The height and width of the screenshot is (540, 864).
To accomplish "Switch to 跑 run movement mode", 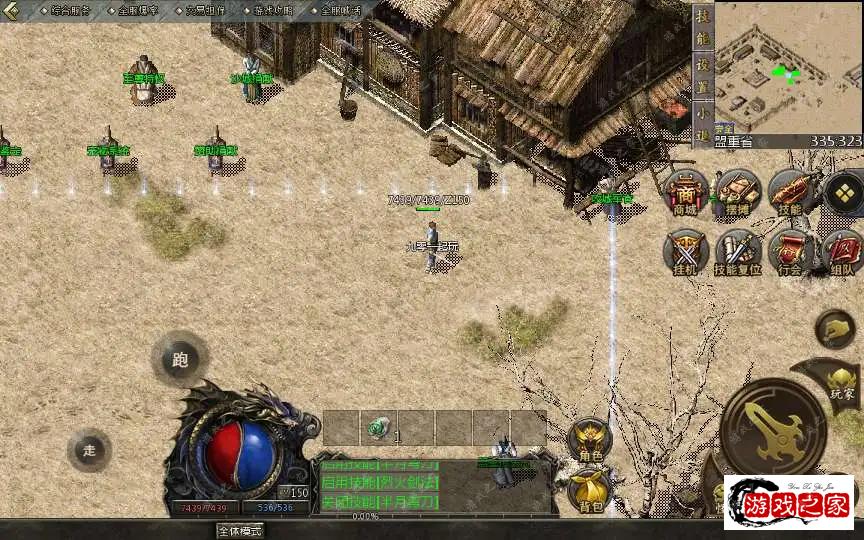I will [180, 359].
